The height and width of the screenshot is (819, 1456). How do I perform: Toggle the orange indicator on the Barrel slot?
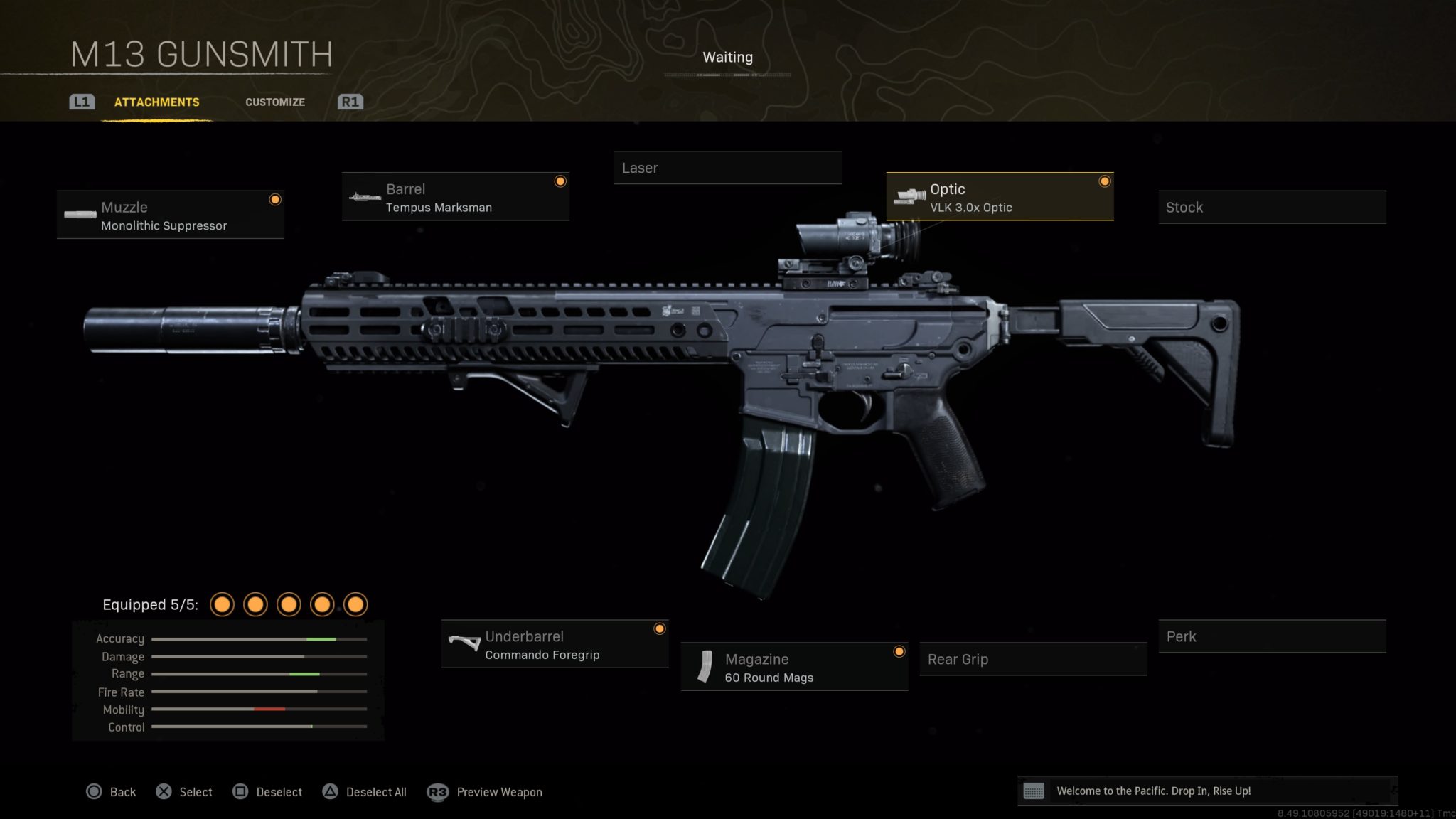click(x=560, y=181)
